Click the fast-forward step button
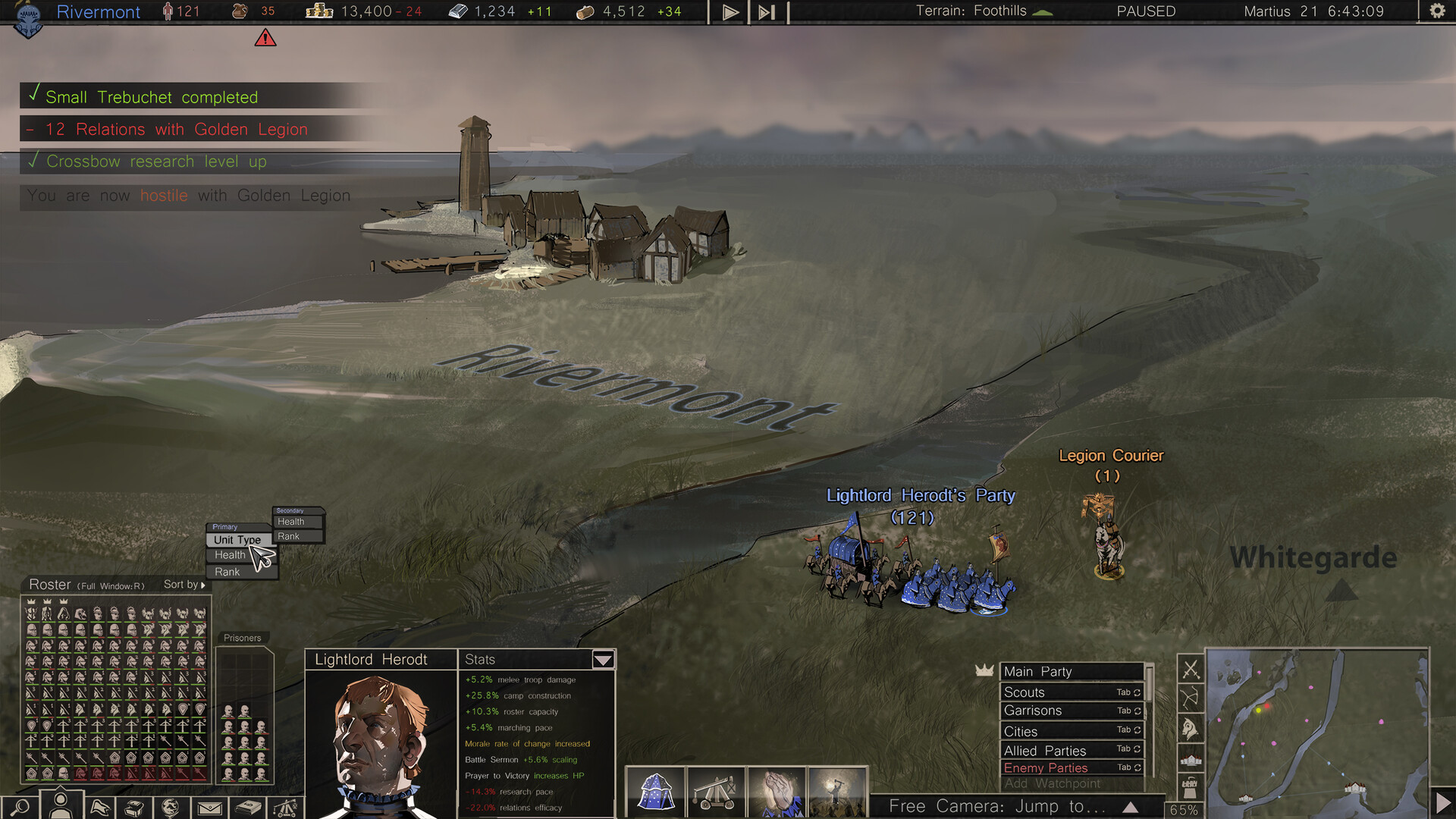Image resolution: width=1456 pixels, height=819 pixels. click(x=767, y=12)
